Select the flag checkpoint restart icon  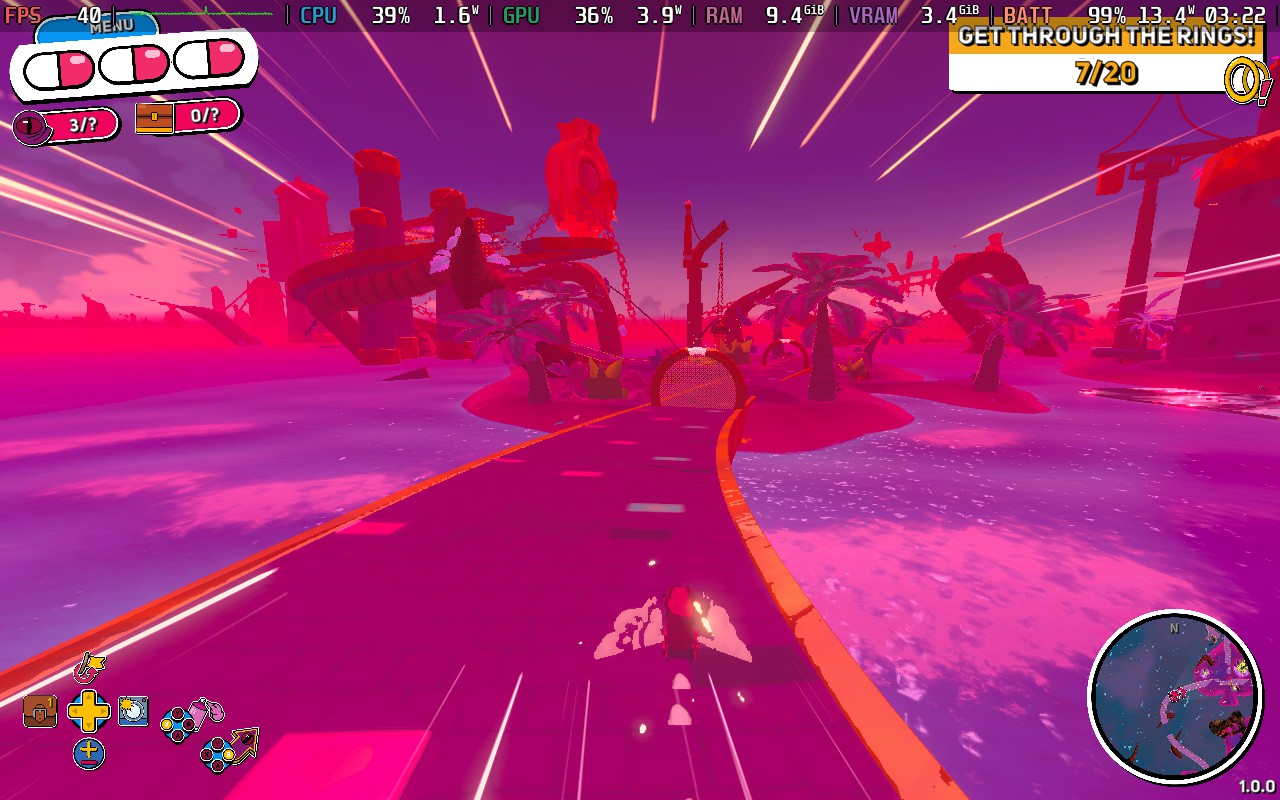[x=90, y=665]
